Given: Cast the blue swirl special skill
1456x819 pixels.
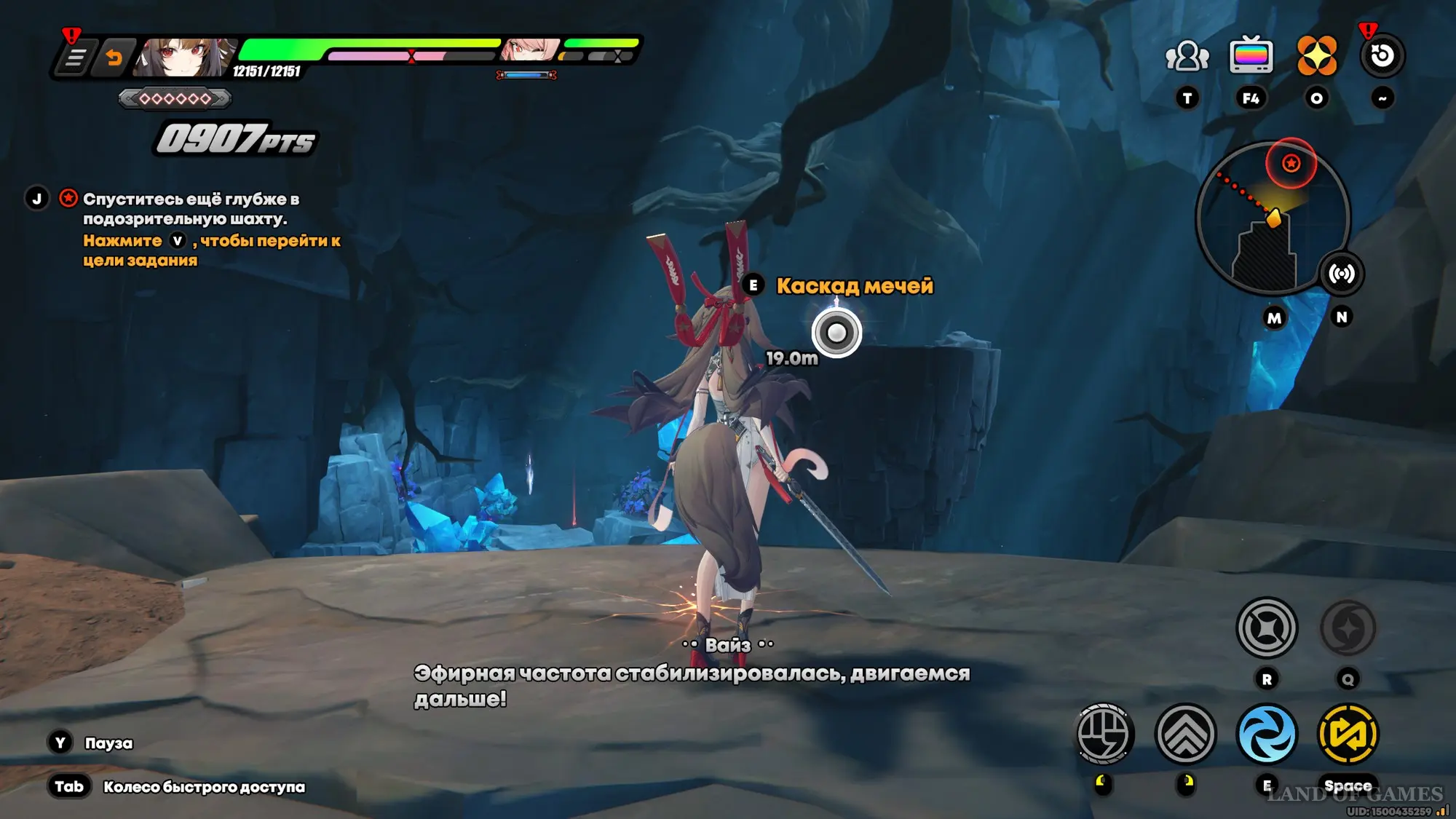Looking at the screenshot, I should pos(1267,734).
